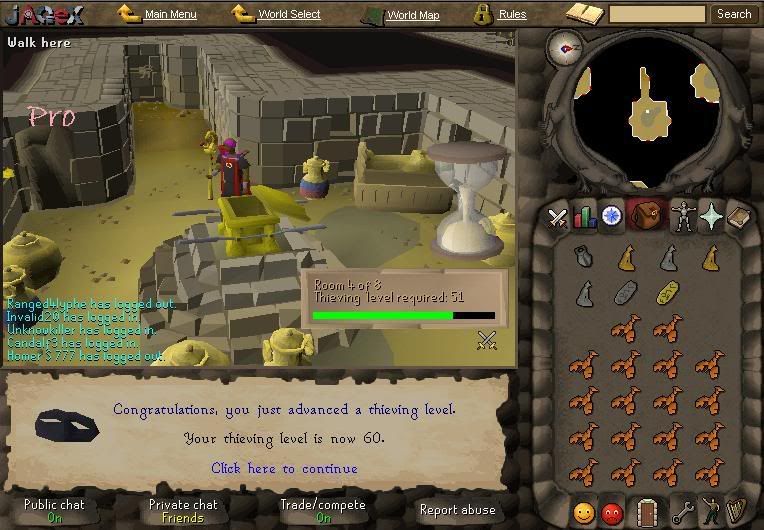The width and height of the screenshot is (764, 530).
Task: Open the prayer tab (star icon)
Action: pyautogui.click(x=711, y=216)
